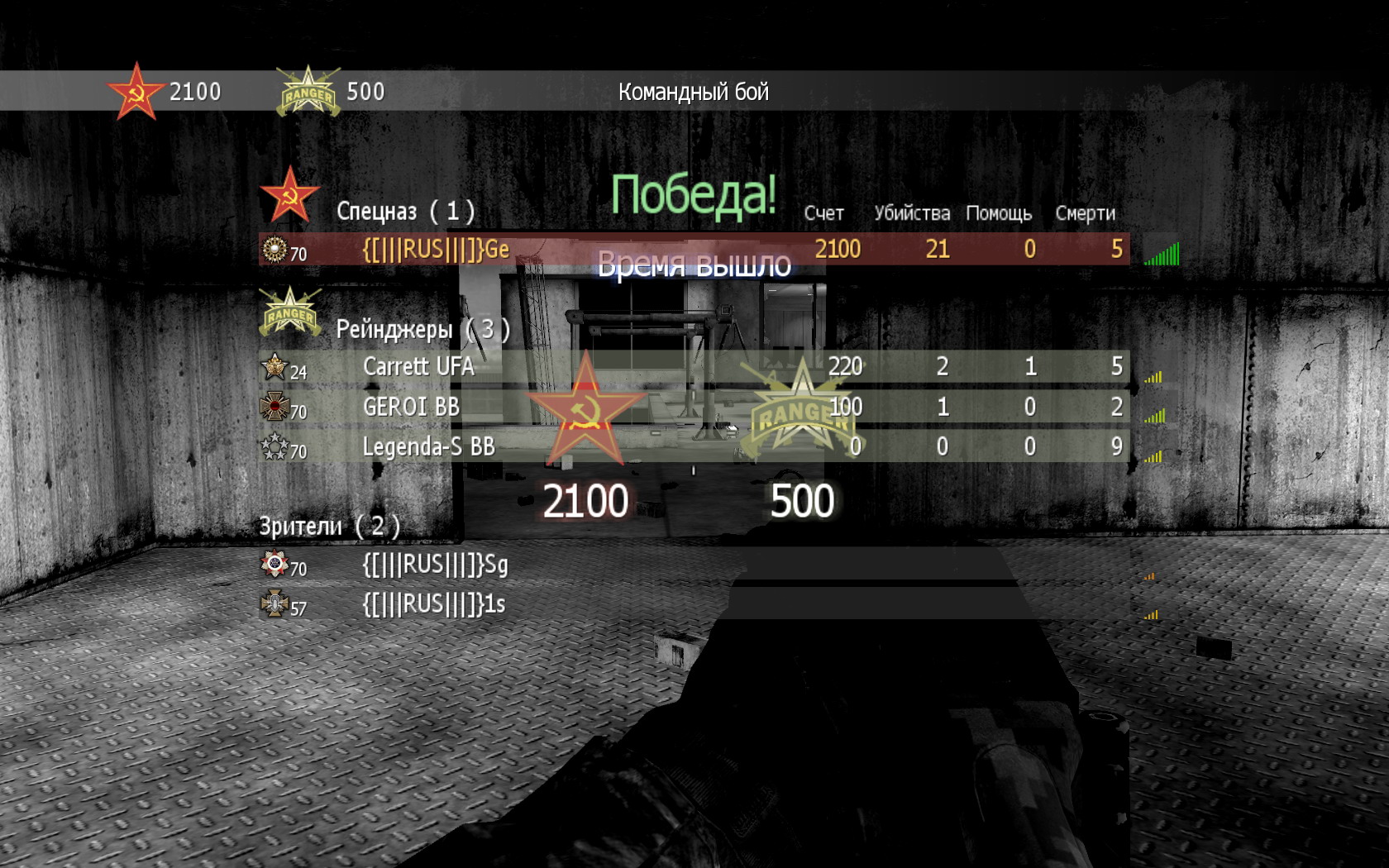The height and width of the screenshot is (868, 1389).
Task: Select Carrett UFA in the scoreboard
Action: pyautogui.click(x=418, y=367)
